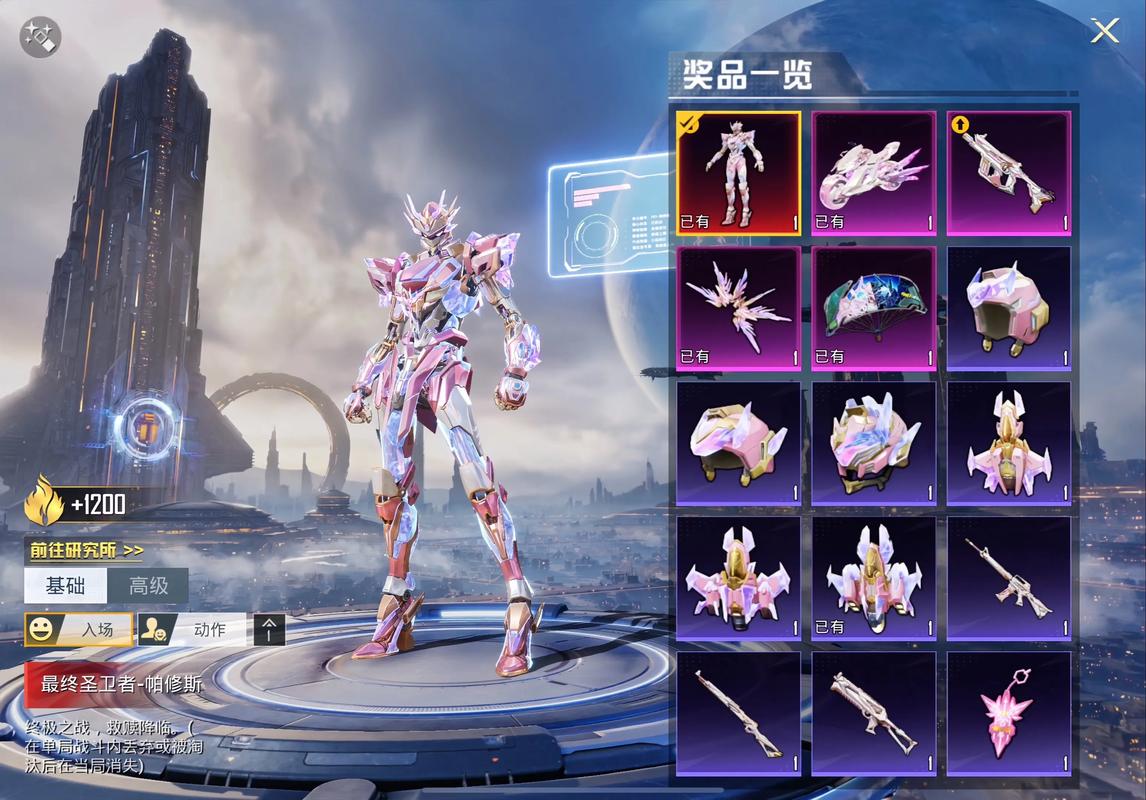Pick the parachute prize tile
This screenshot has height=800, width=1146.
click(x=874, y=308)
